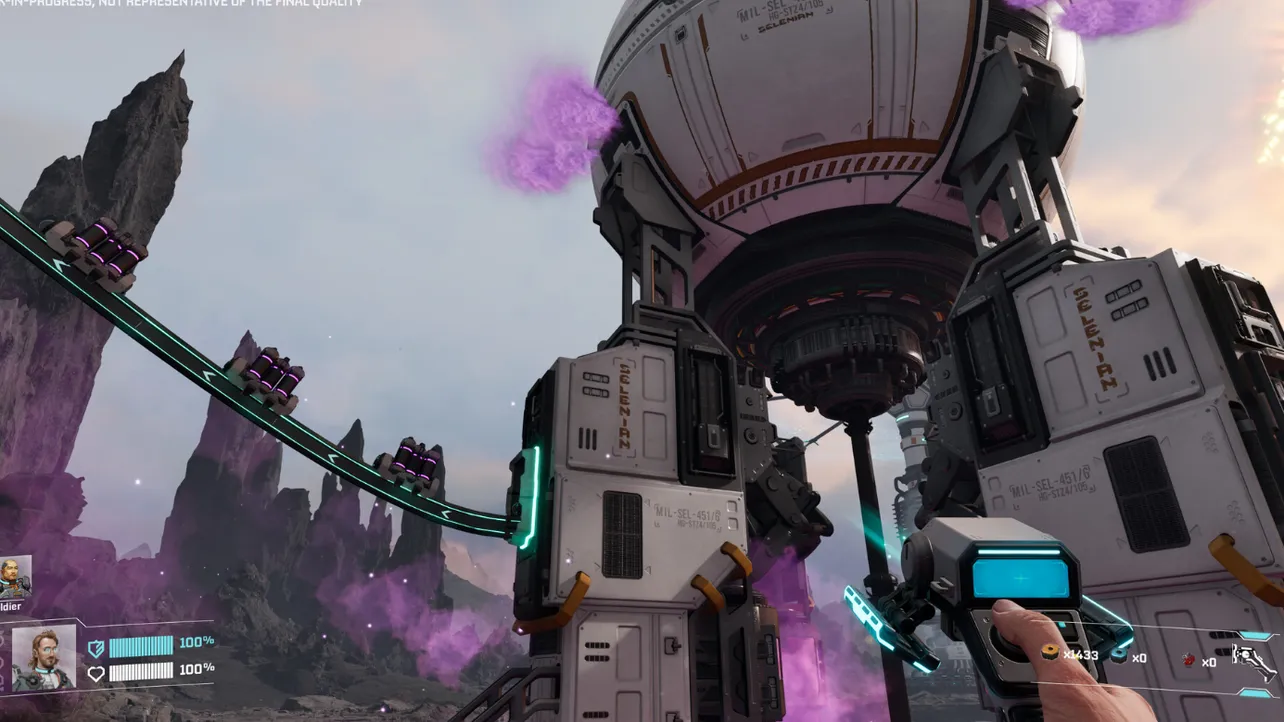Click the red grenade ammo icon
This screenshot has height=722, width=1284.
click(x=1188, y=660)
